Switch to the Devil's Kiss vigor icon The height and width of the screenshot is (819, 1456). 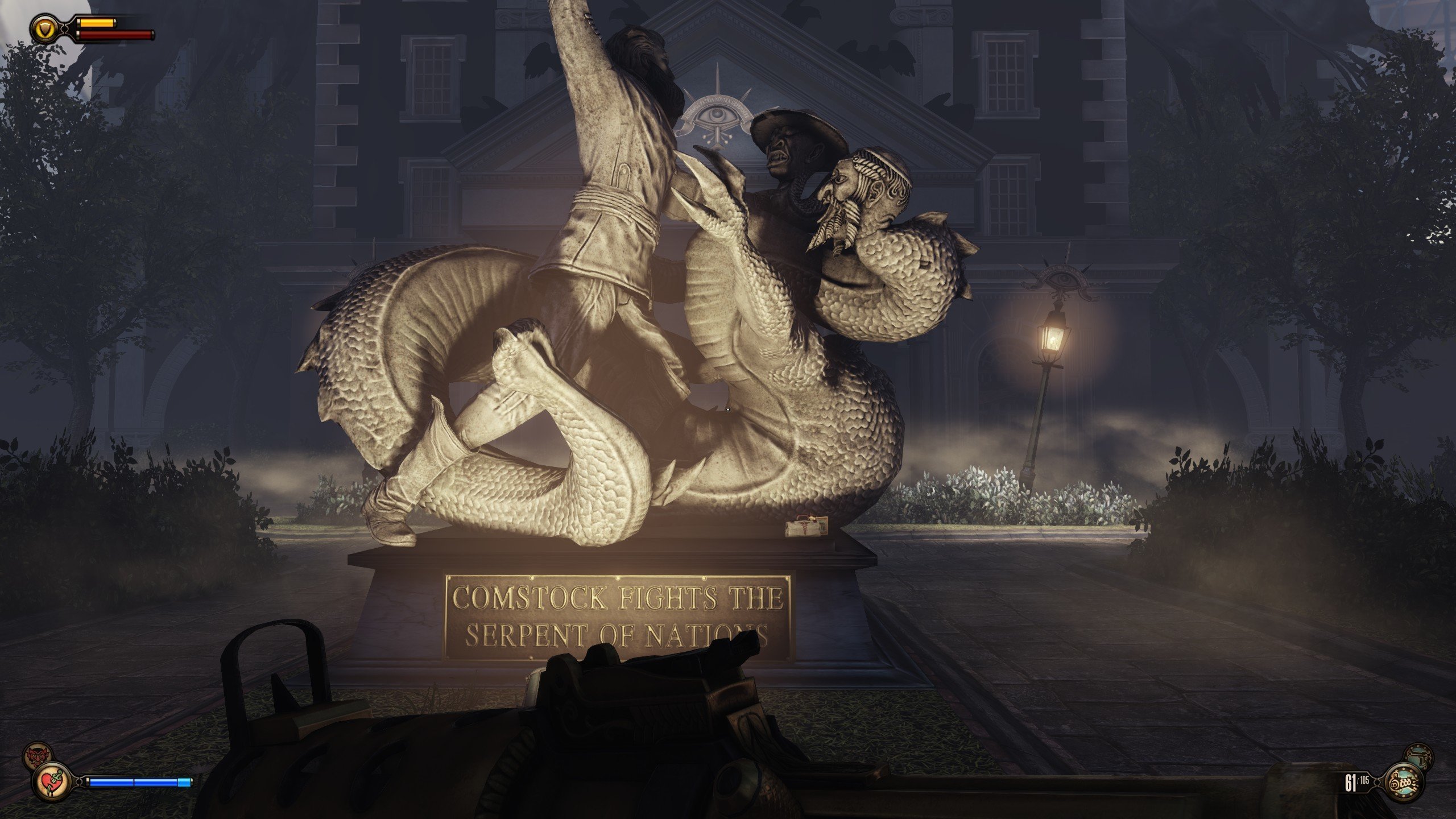[x=36, y=755]
